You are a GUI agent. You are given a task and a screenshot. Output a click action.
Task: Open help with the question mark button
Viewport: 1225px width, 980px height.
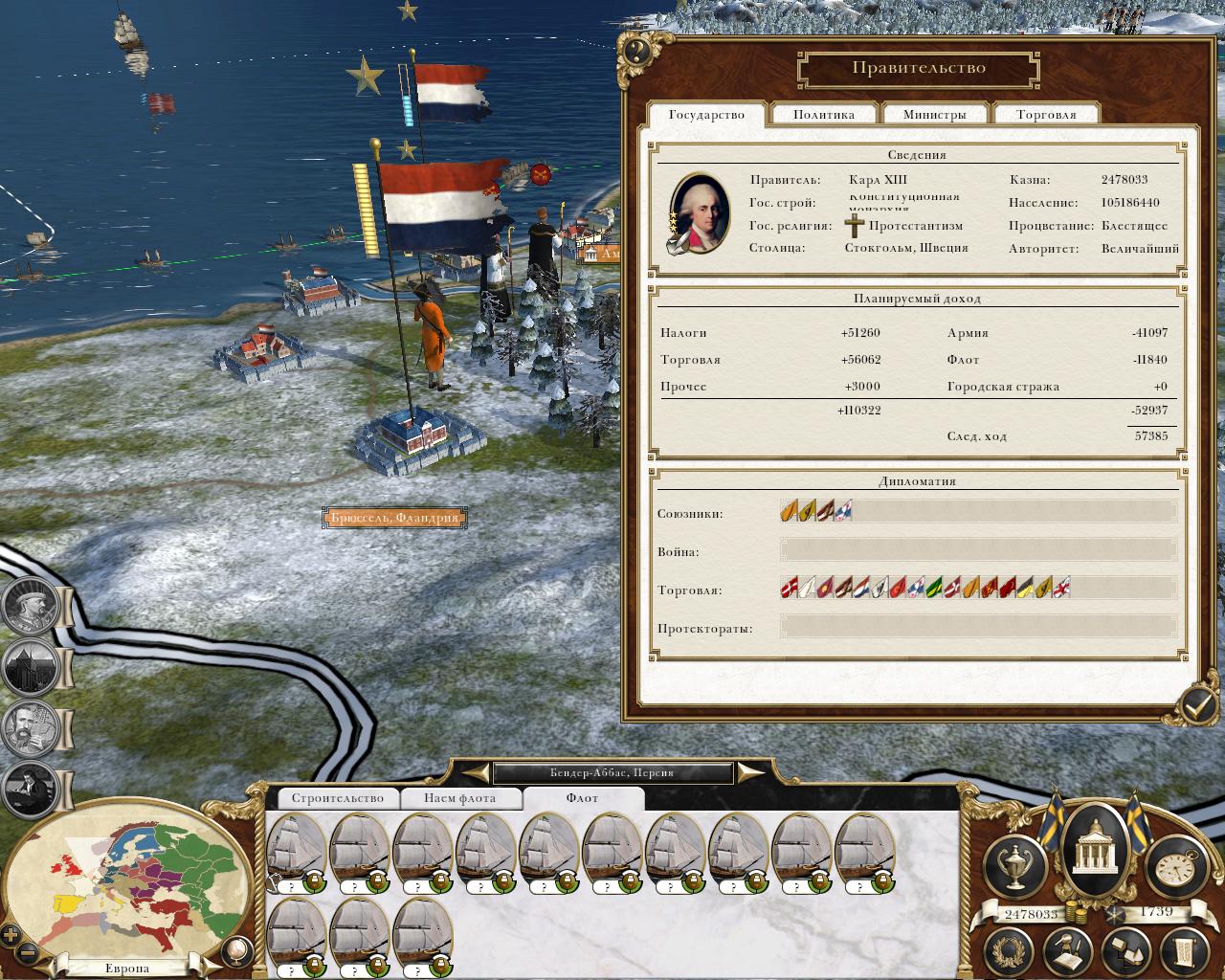638,51
